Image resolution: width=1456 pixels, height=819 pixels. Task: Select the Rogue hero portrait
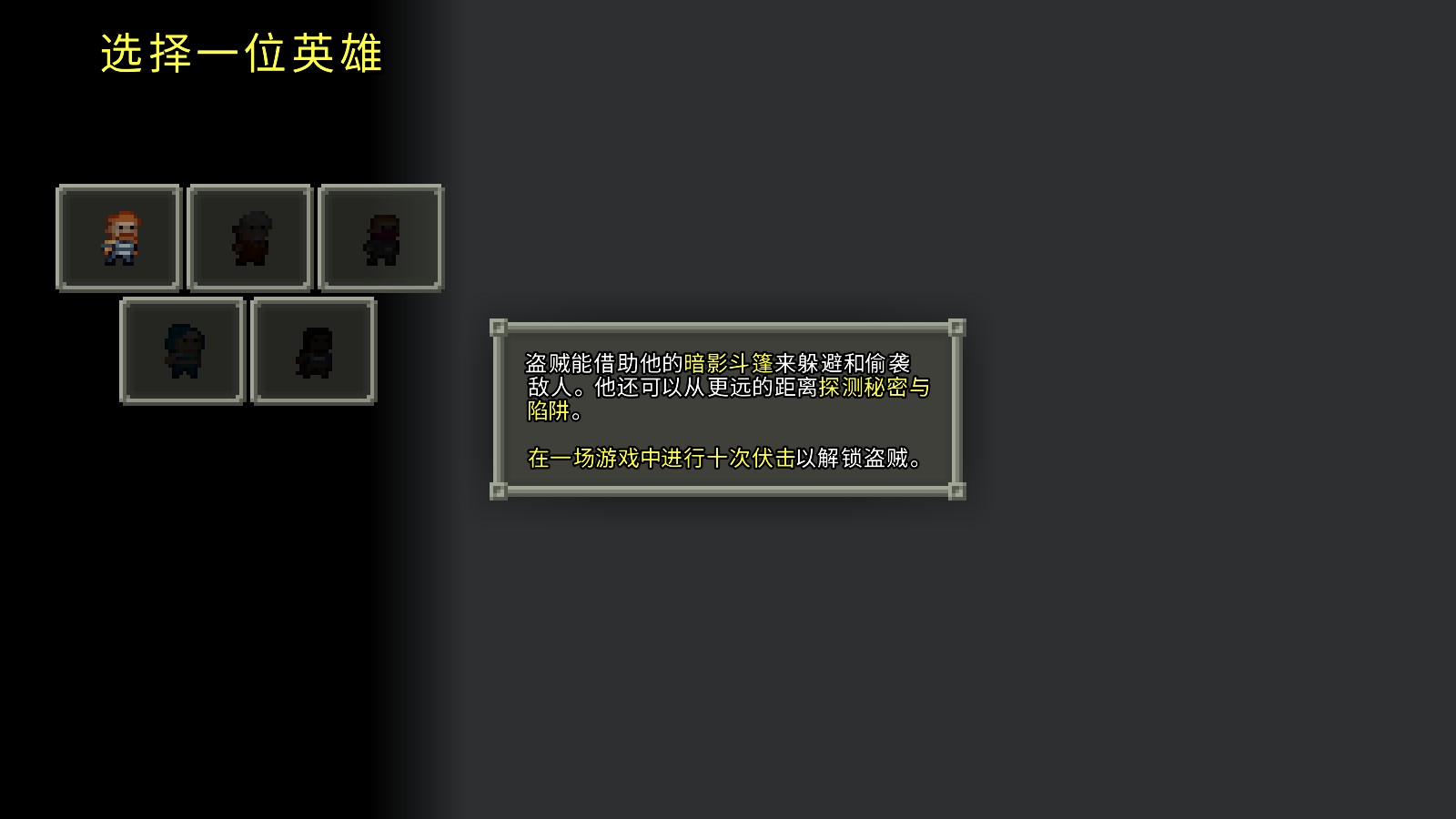tap(380, 238)
